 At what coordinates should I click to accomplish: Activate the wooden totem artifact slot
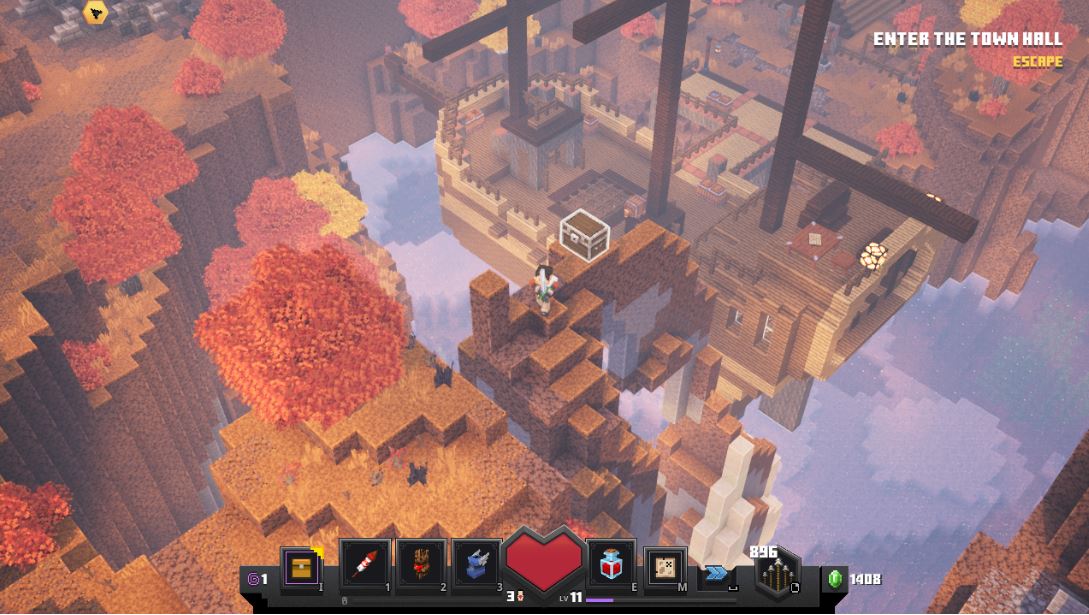(420, 565)
